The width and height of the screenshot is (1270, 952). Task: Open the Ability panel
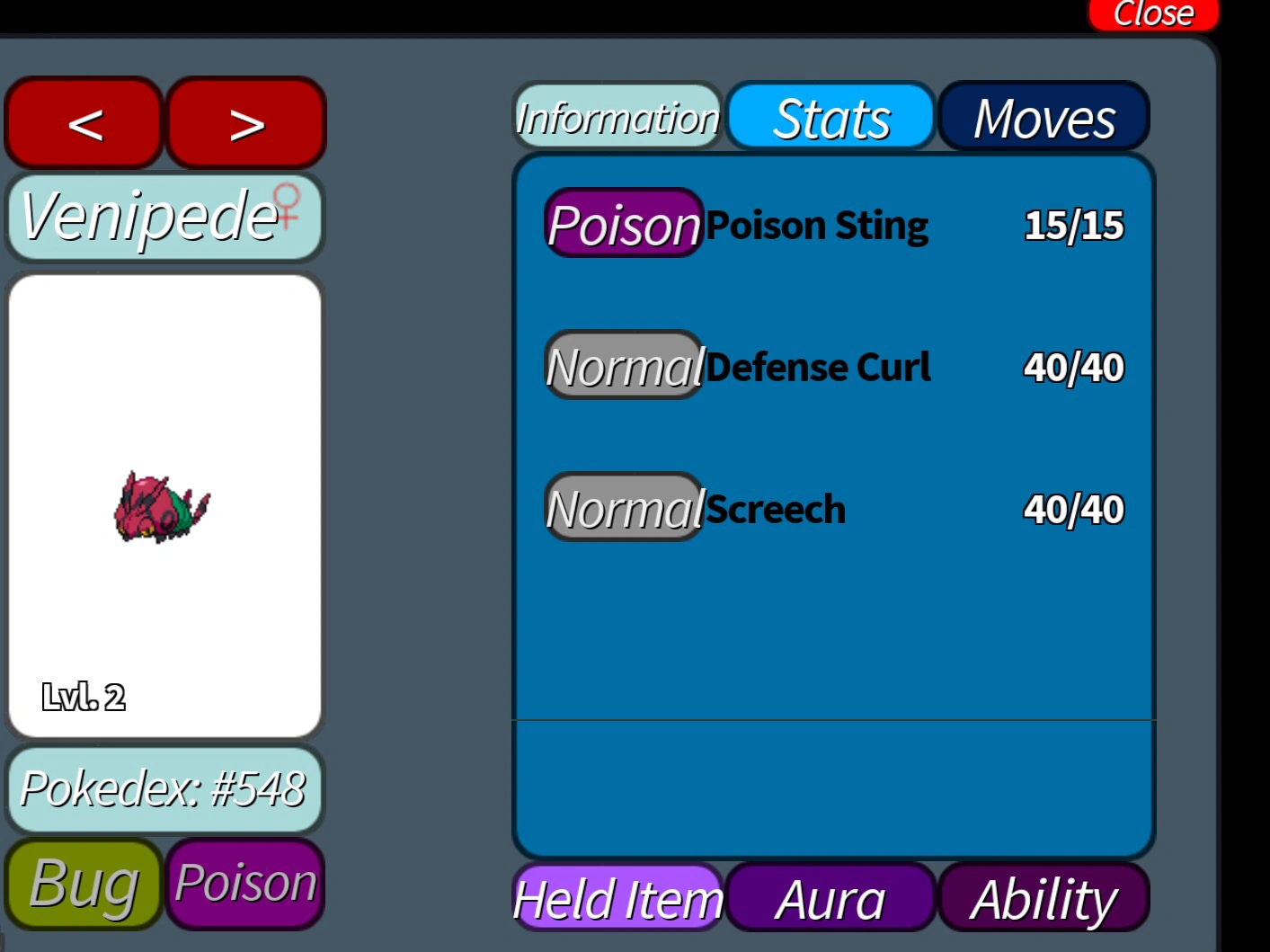1043,899
